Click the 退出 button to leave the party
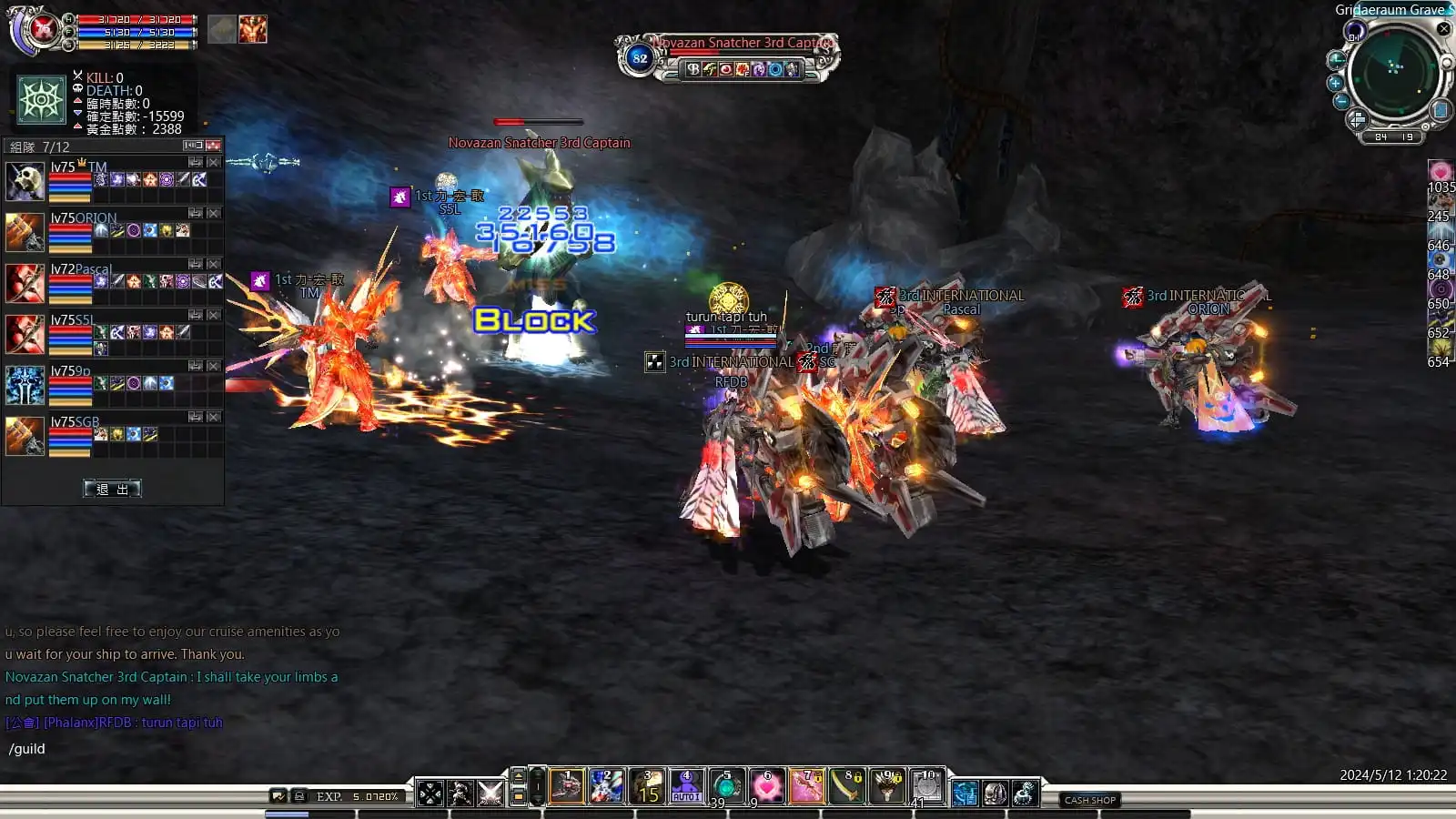 [112, 489]
